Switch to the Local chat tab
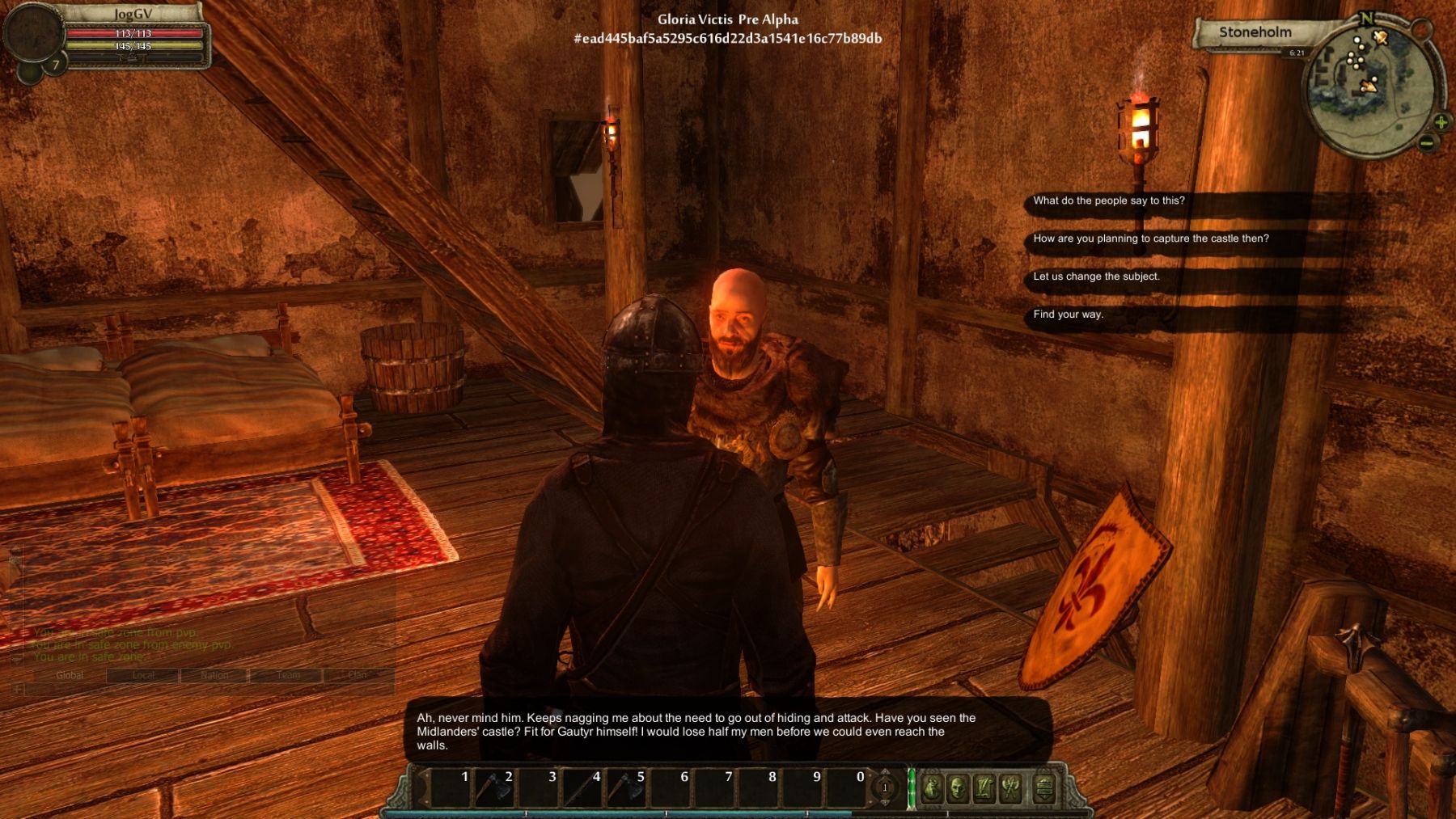The height and width of the screenshot is (819, 1456). tap(143, 675)
